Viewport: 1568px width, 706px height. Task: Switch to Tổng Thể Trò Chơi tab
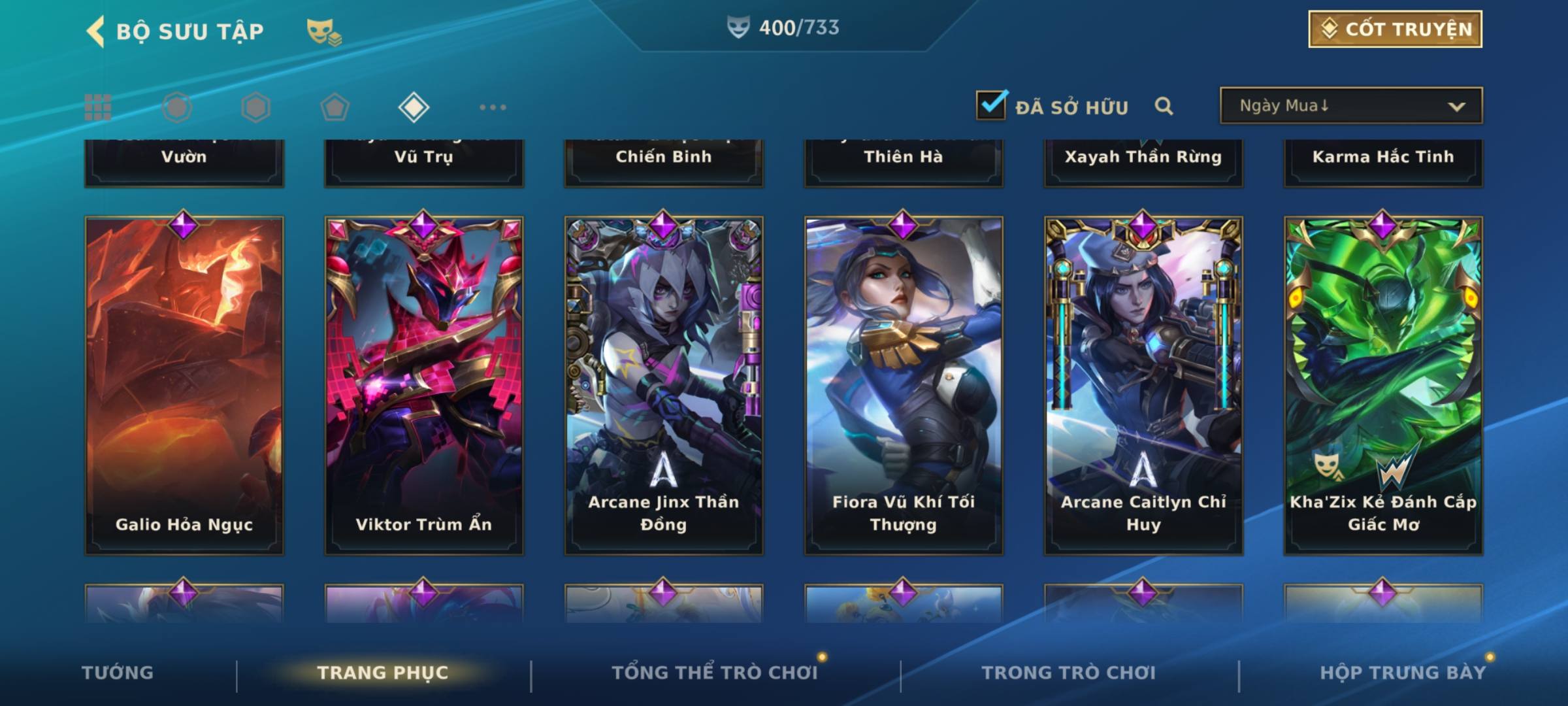pos(715,673)
